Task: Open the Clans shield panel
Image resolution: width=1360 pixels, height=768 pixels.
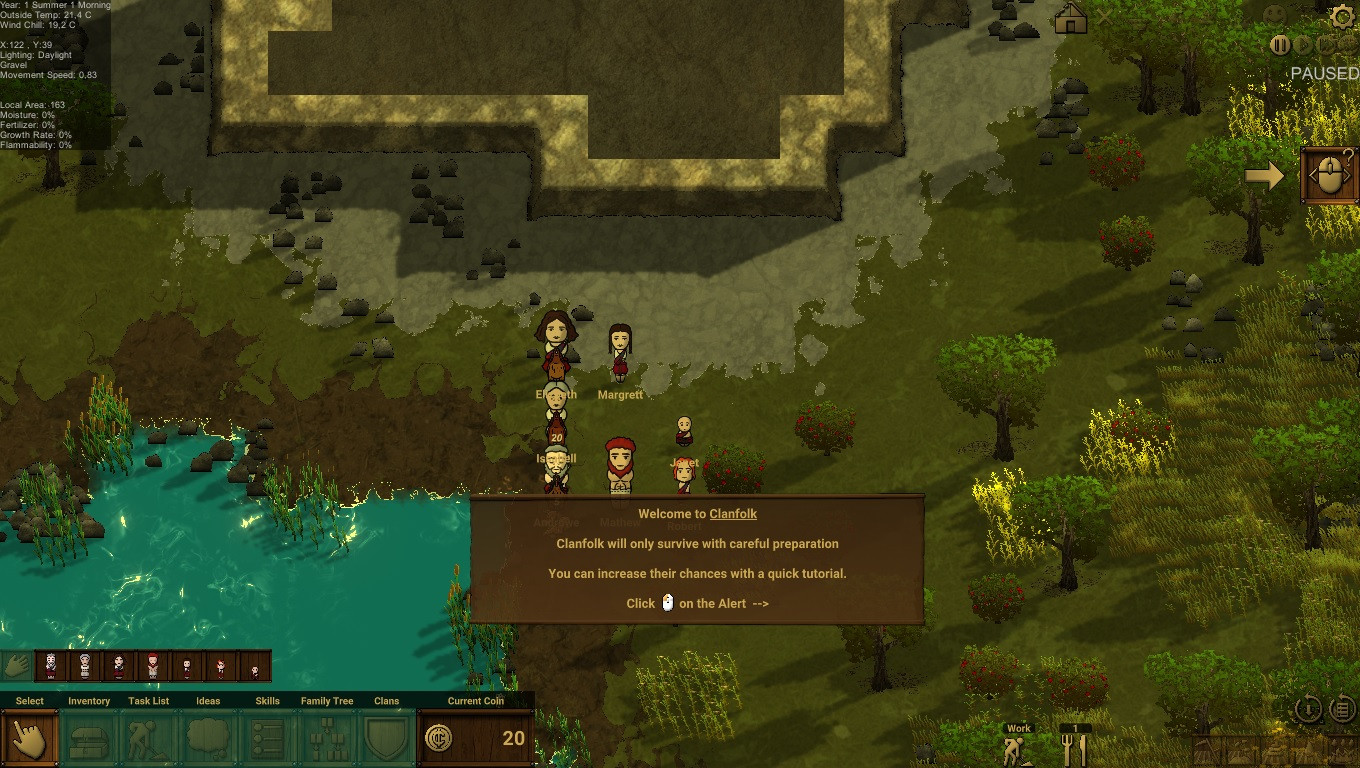Action: click(x=386, y=739)
